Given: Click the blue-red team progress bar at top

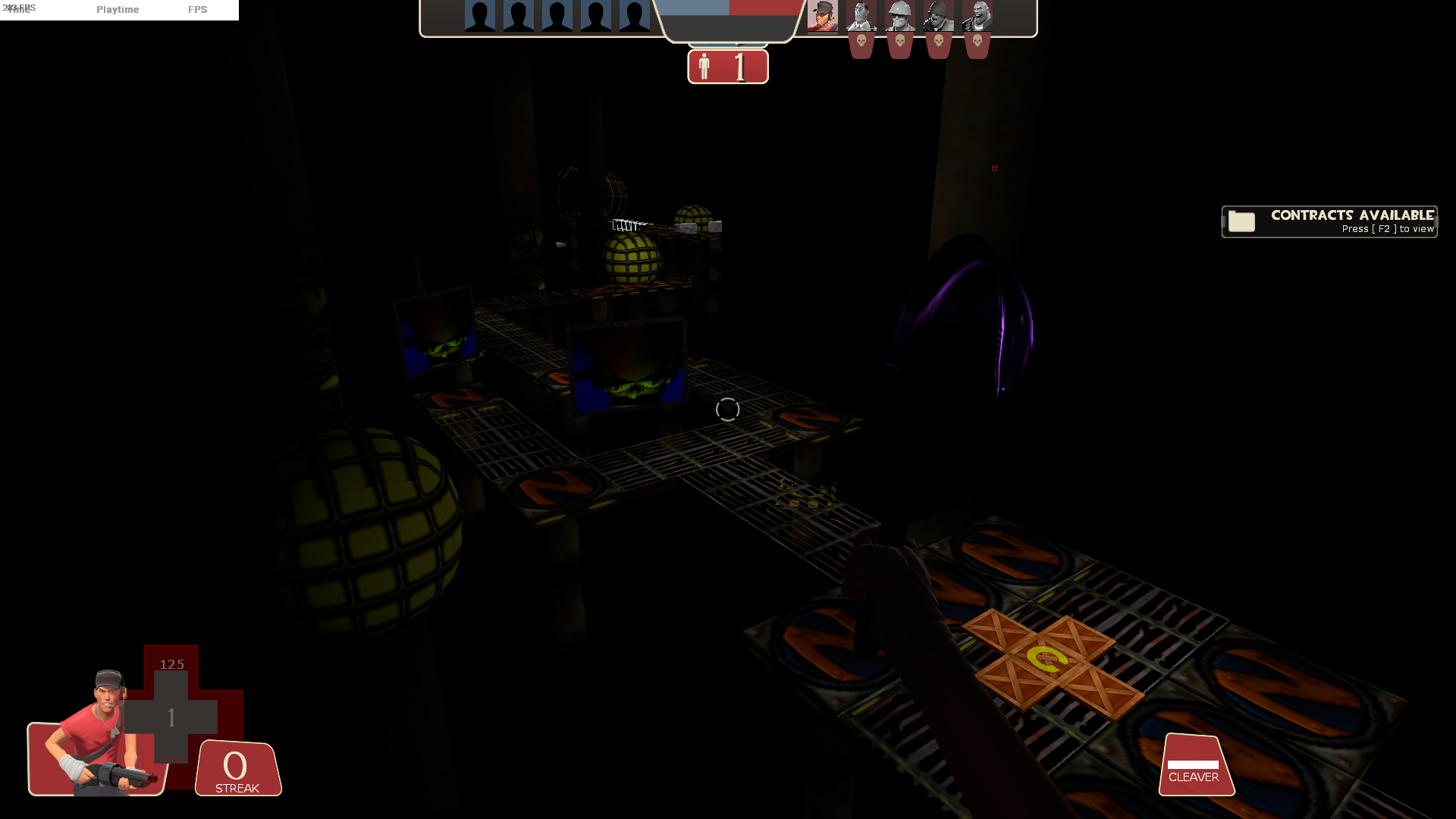Looking at the screenshot, I should 728,6.
